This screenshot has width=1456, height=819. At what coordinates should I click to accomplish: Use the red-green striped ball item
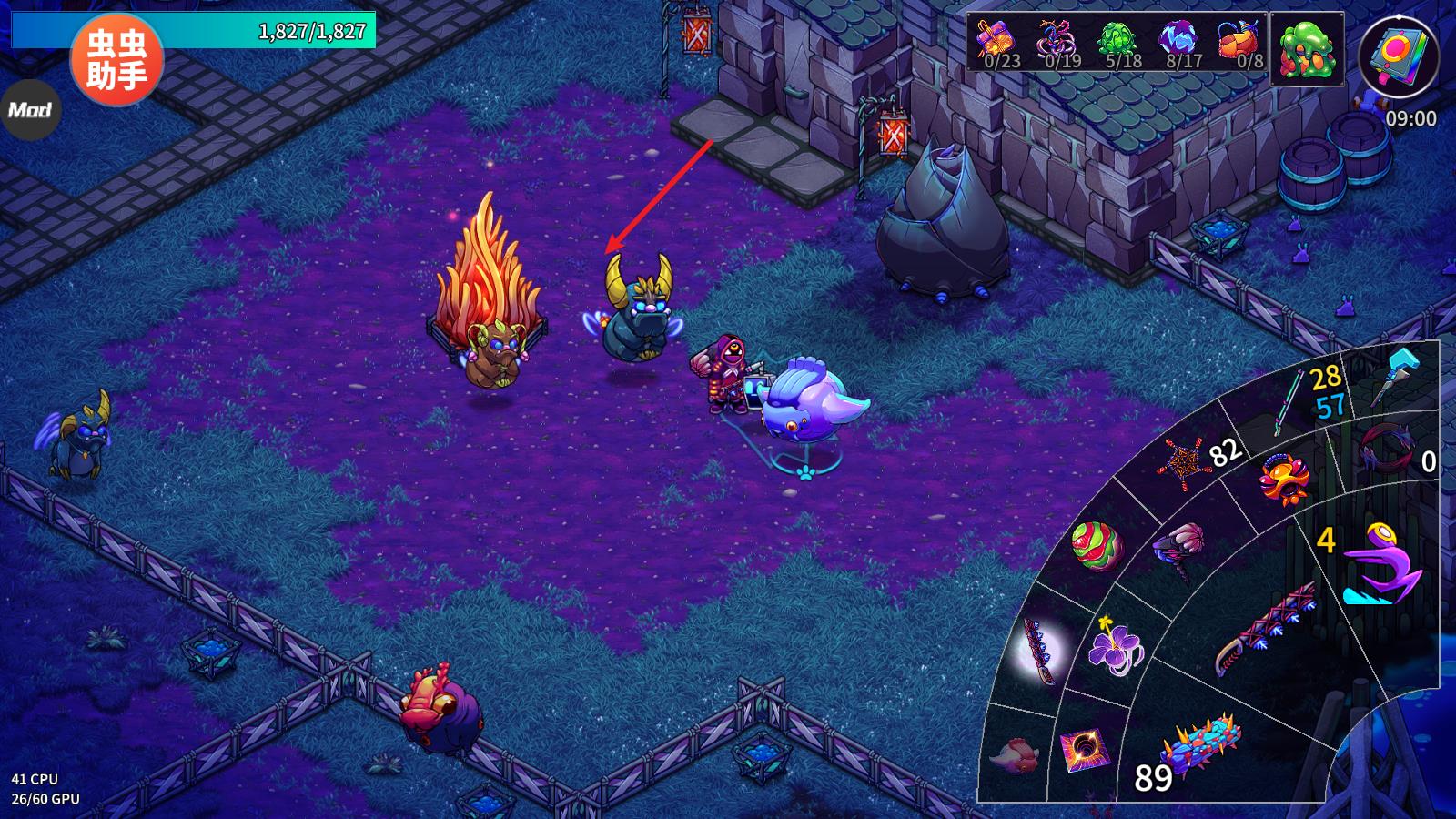pos(1096,546)
